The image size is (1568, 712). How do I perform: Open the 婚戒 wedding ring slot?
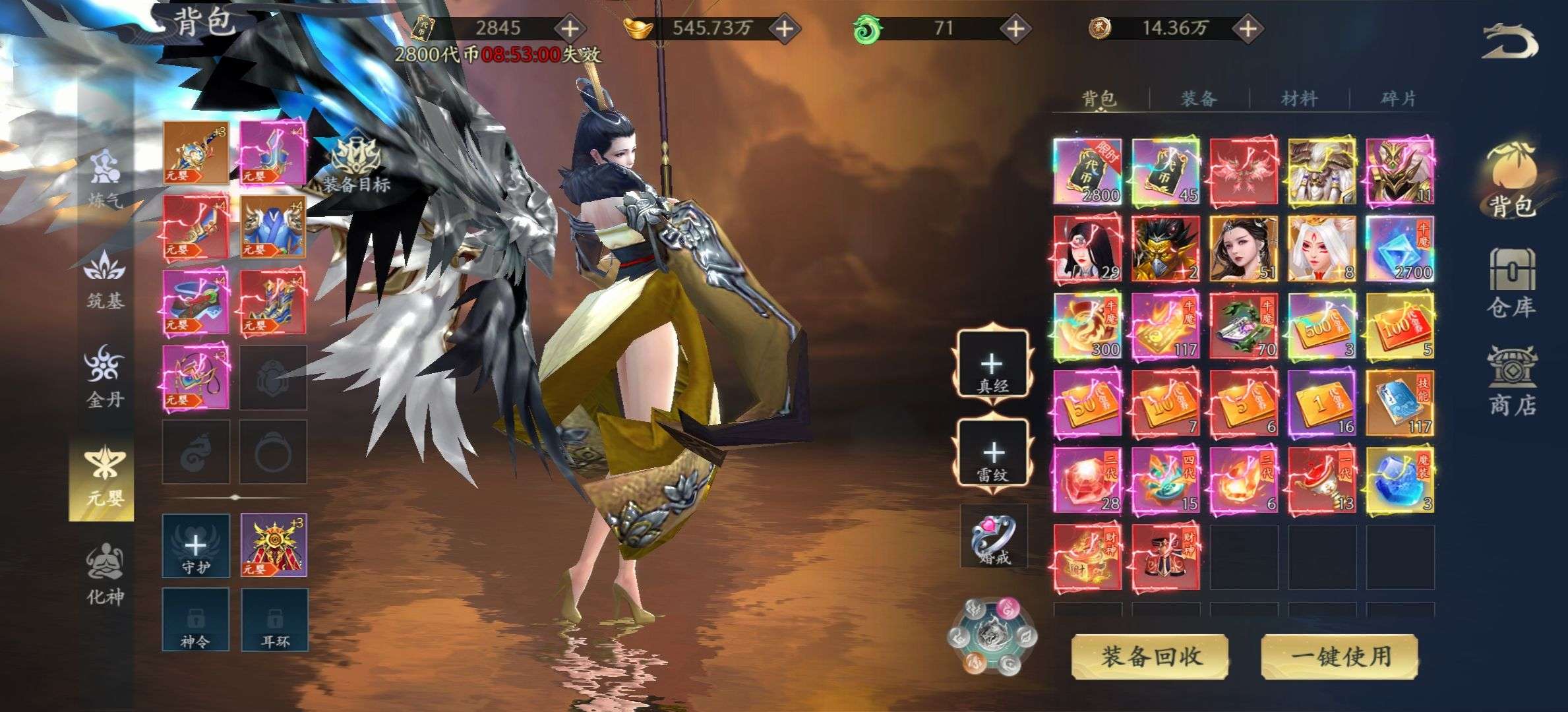click(993, 535)
